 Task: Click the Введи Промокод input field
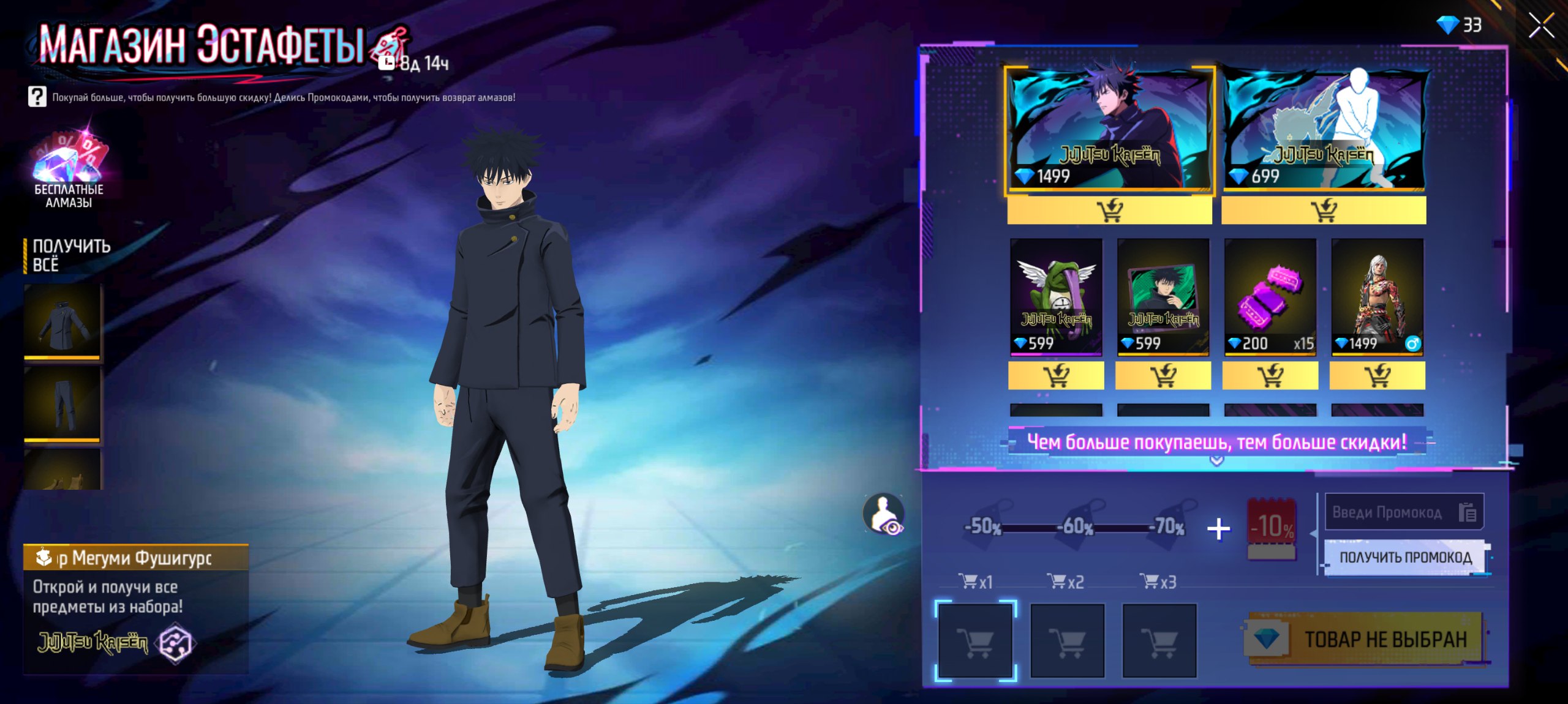[1388, 512]
